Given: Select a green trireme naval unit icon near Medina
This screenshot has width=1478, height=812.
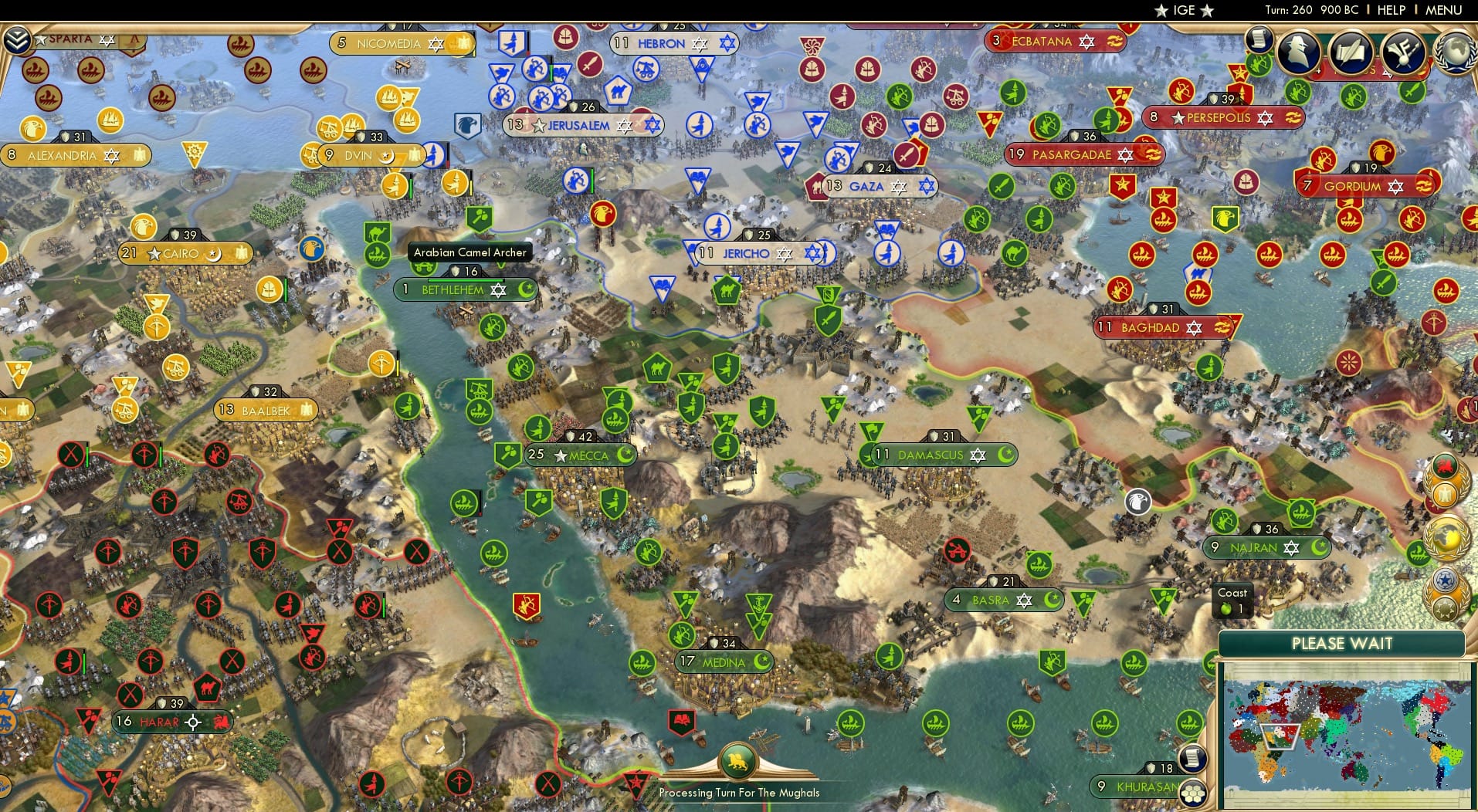Looking at the screenshot, I should (x=642, y=664).
